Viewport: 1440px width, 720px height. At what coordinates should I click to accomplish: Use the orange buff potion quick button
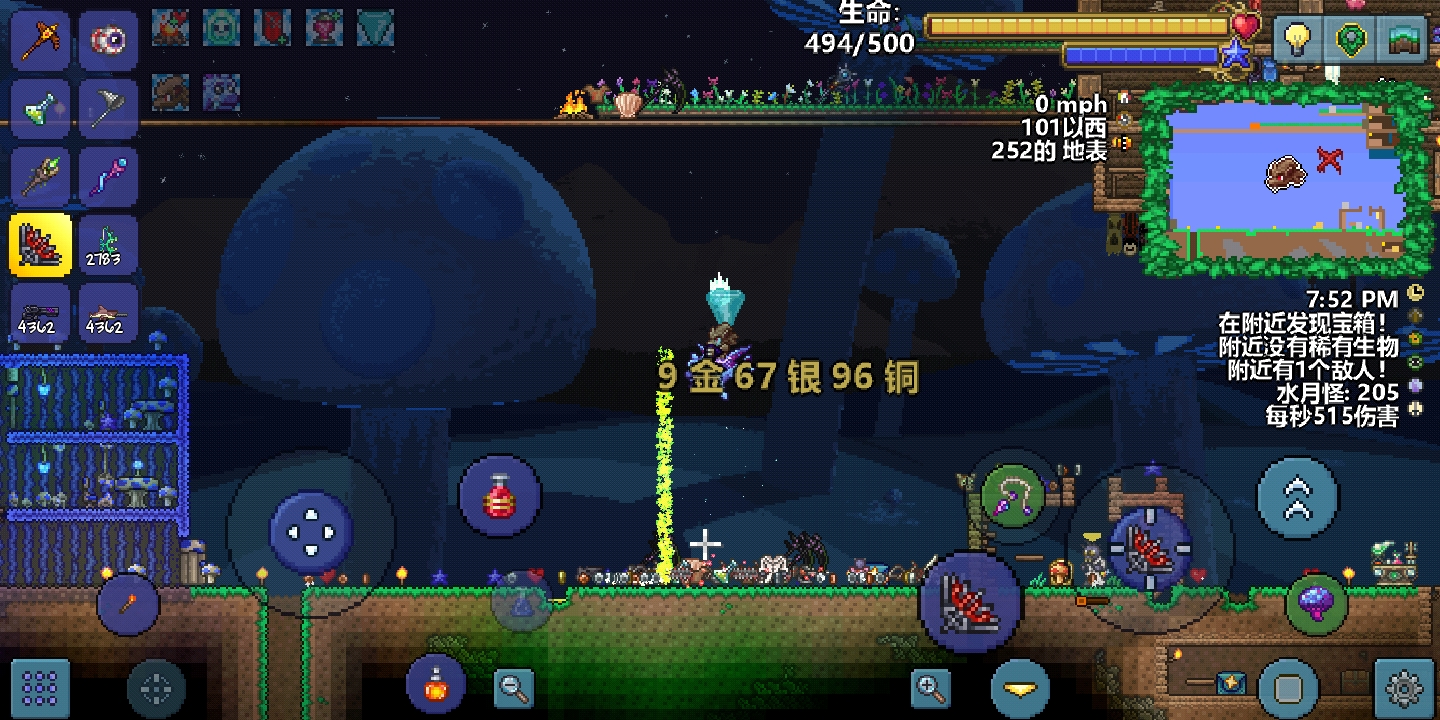tap(436, 686)
